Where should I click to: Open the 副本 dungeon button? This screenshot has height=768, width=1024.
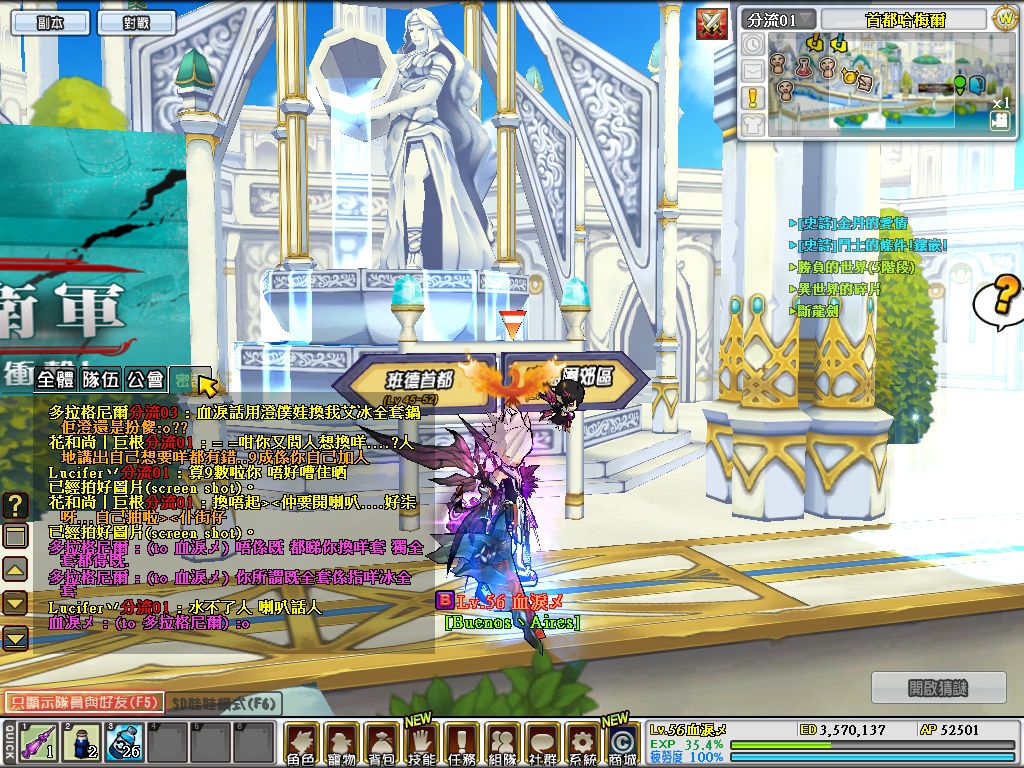point(48,22)
